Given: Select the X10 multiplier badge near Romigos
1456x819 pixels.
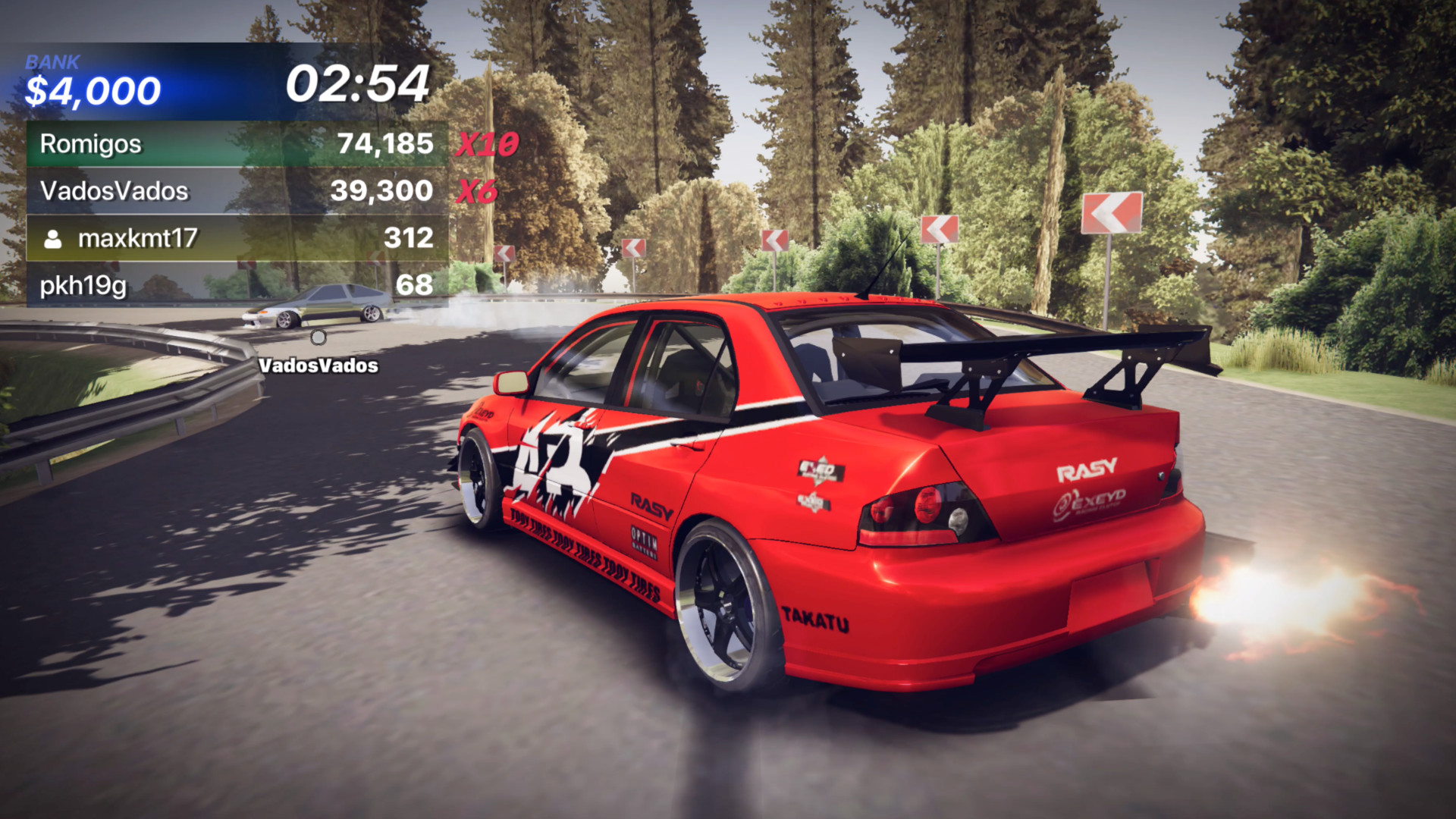Looking at the screenshot, I should click(x=487, y=143).
